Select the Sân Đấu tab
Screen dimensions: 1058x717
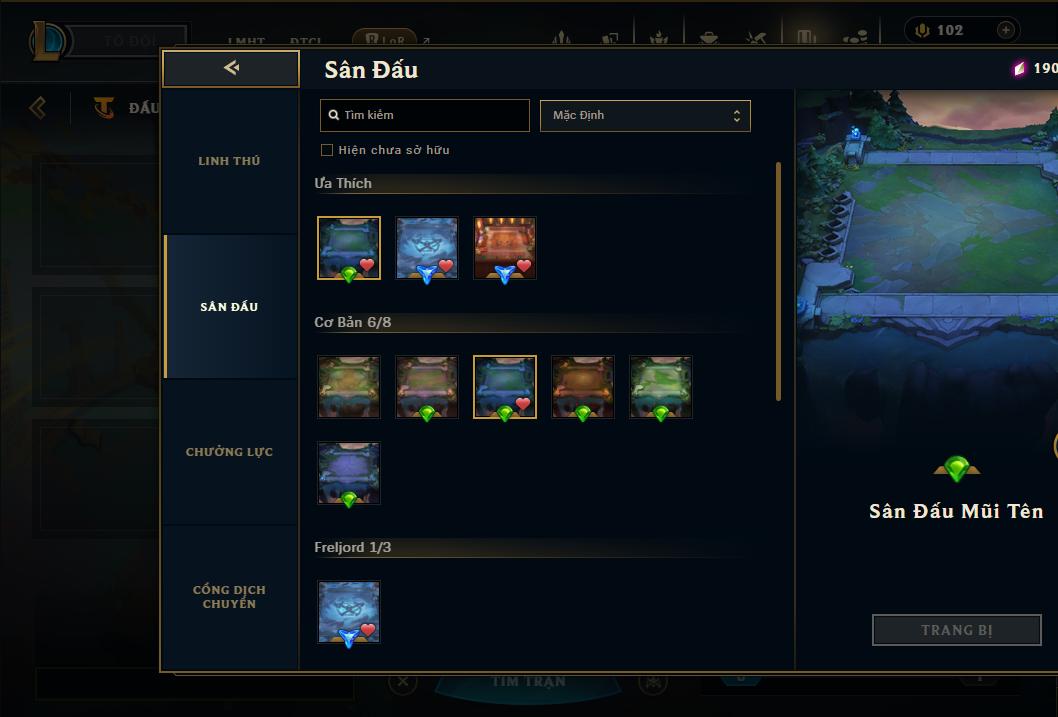(229, 307)
